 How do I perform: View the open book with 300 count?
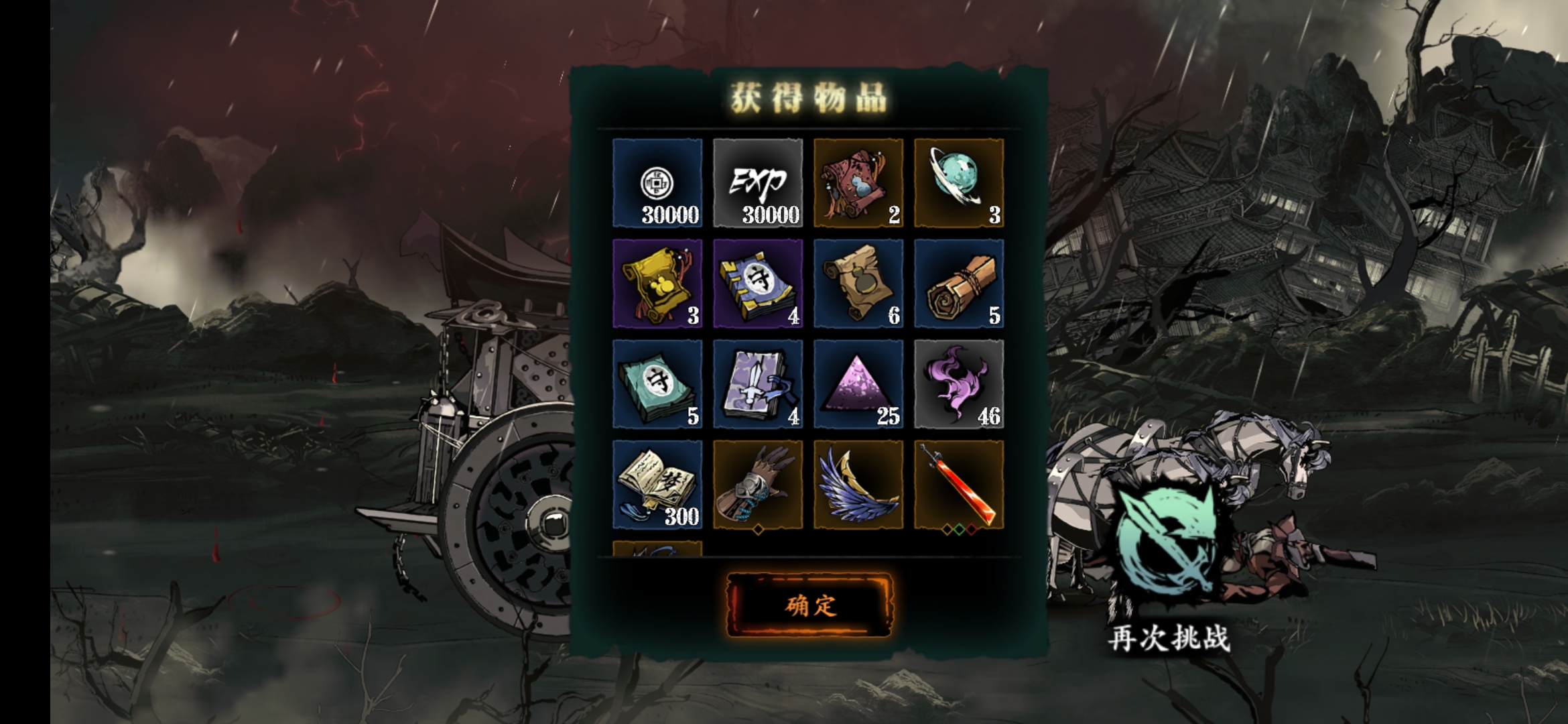657,485
